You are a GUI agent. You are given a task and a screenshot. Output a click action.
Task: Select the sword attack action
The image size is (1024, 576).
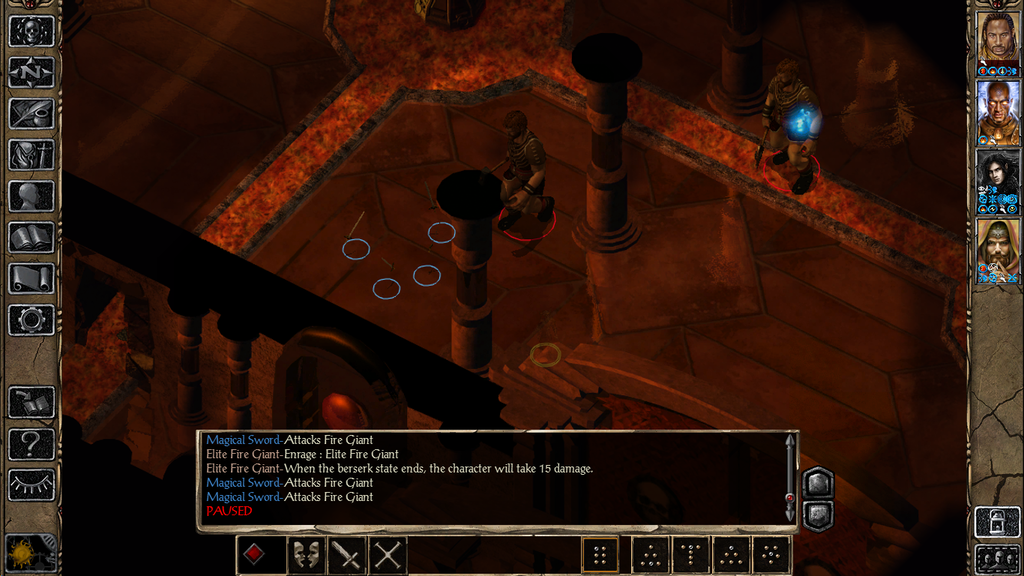tap(347, 555)
